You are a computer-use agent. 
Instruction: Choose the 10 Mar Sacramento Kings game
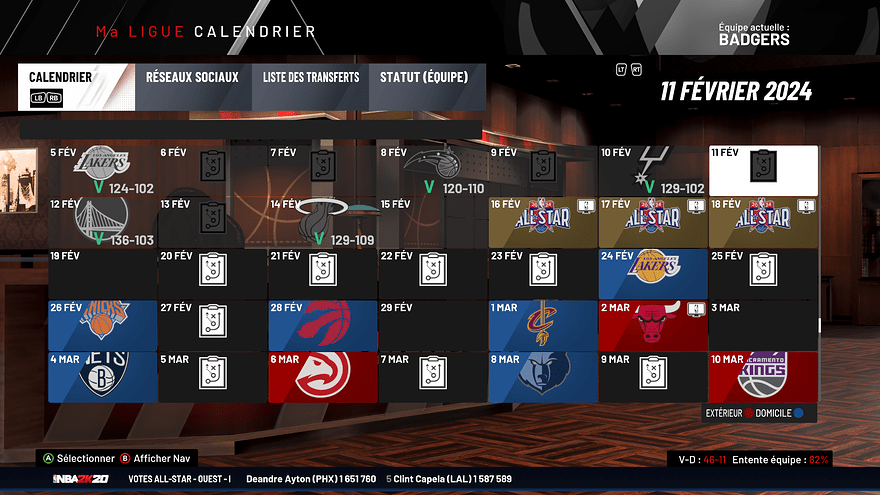[763, 375]
